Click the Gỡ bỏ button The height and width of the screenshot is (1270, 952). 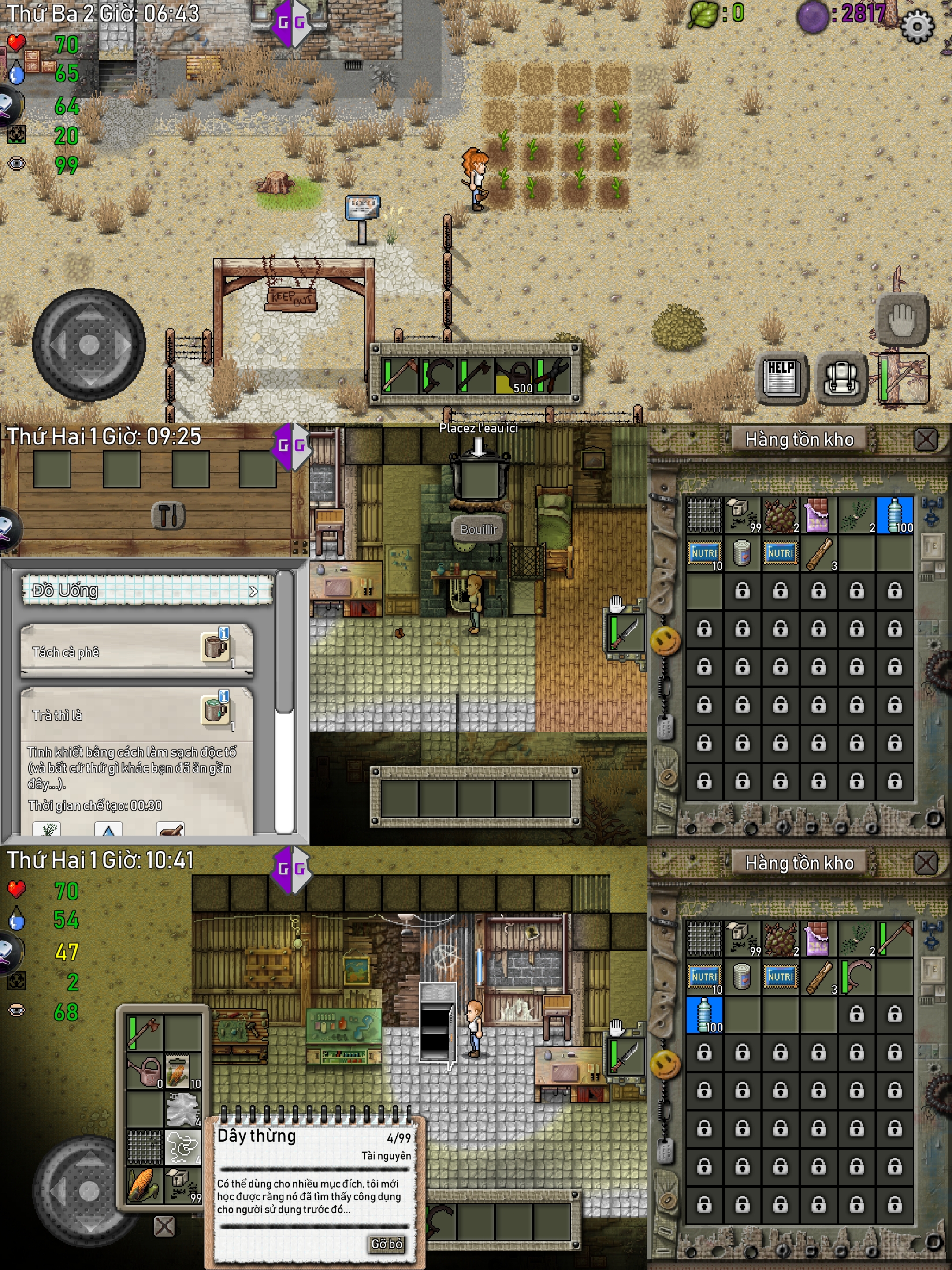pyautogui.click(x=386, y=1244)
